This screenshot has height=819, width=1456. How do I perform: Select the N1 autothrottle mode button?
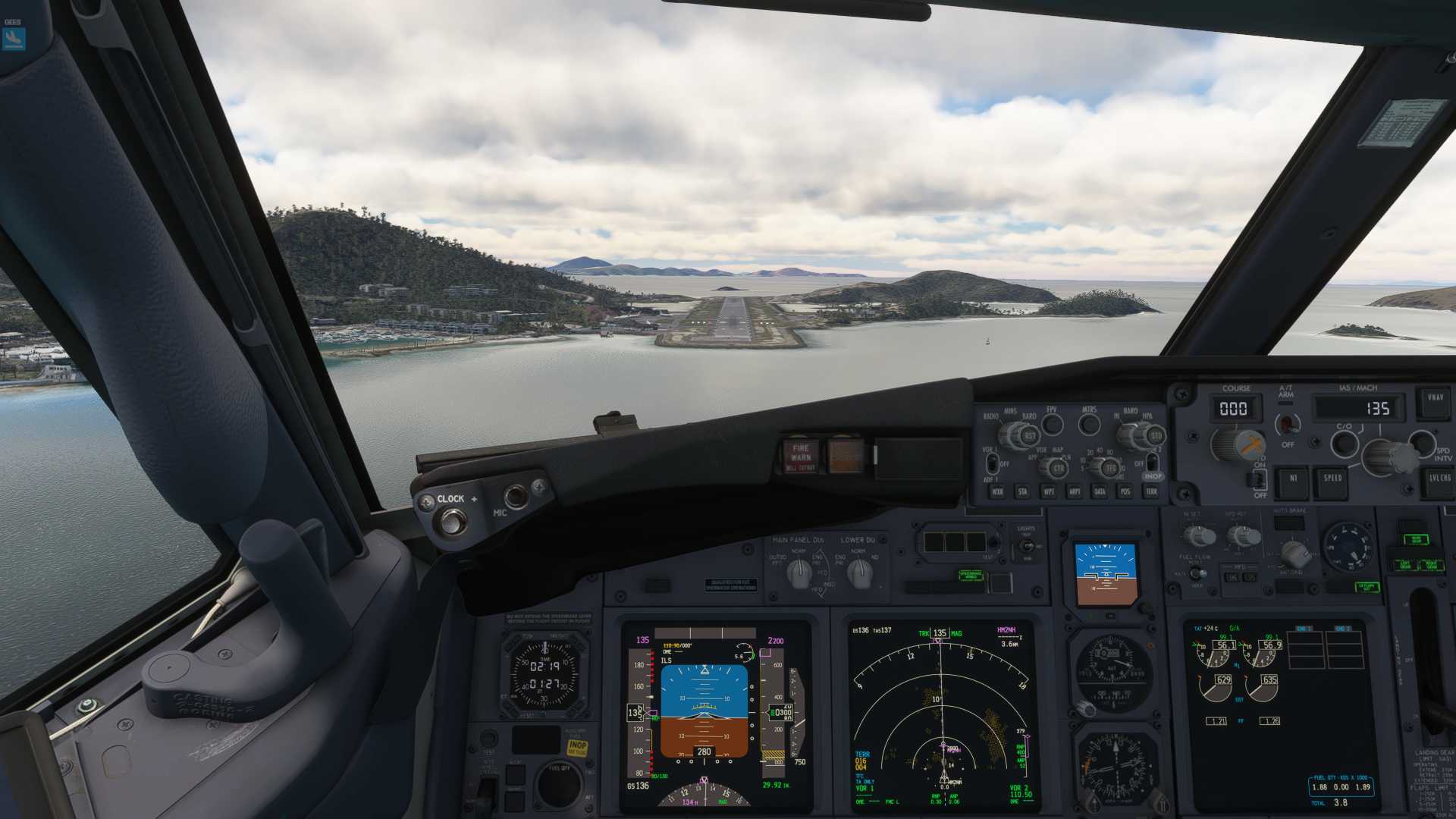[1292, 480]
